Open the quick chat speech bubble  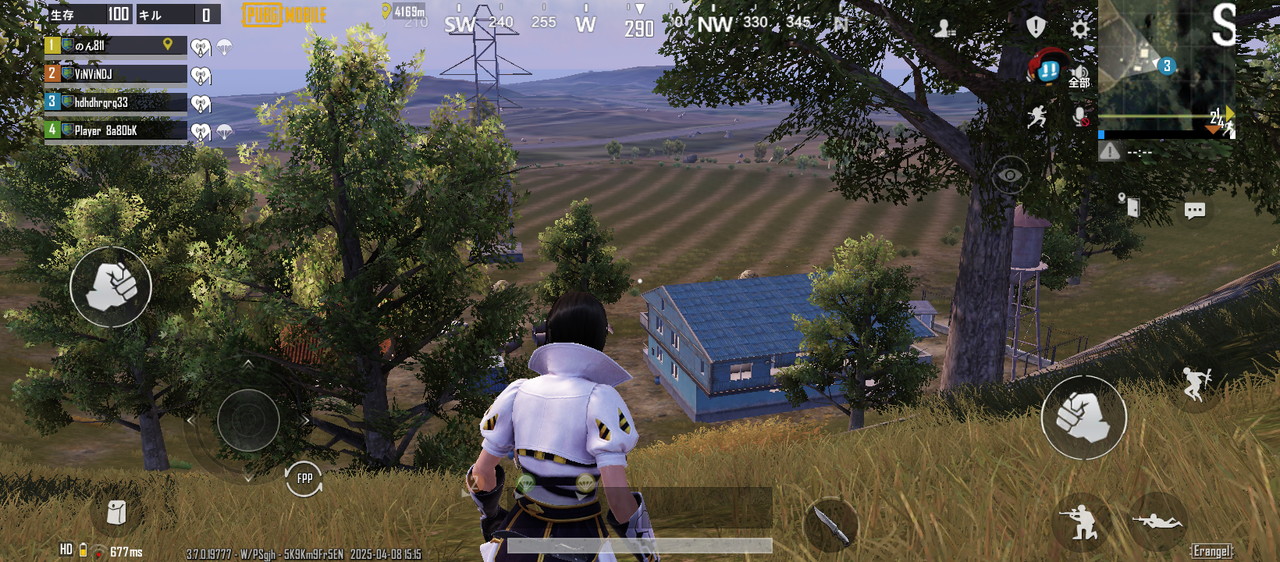click(x=1195, y=210)
